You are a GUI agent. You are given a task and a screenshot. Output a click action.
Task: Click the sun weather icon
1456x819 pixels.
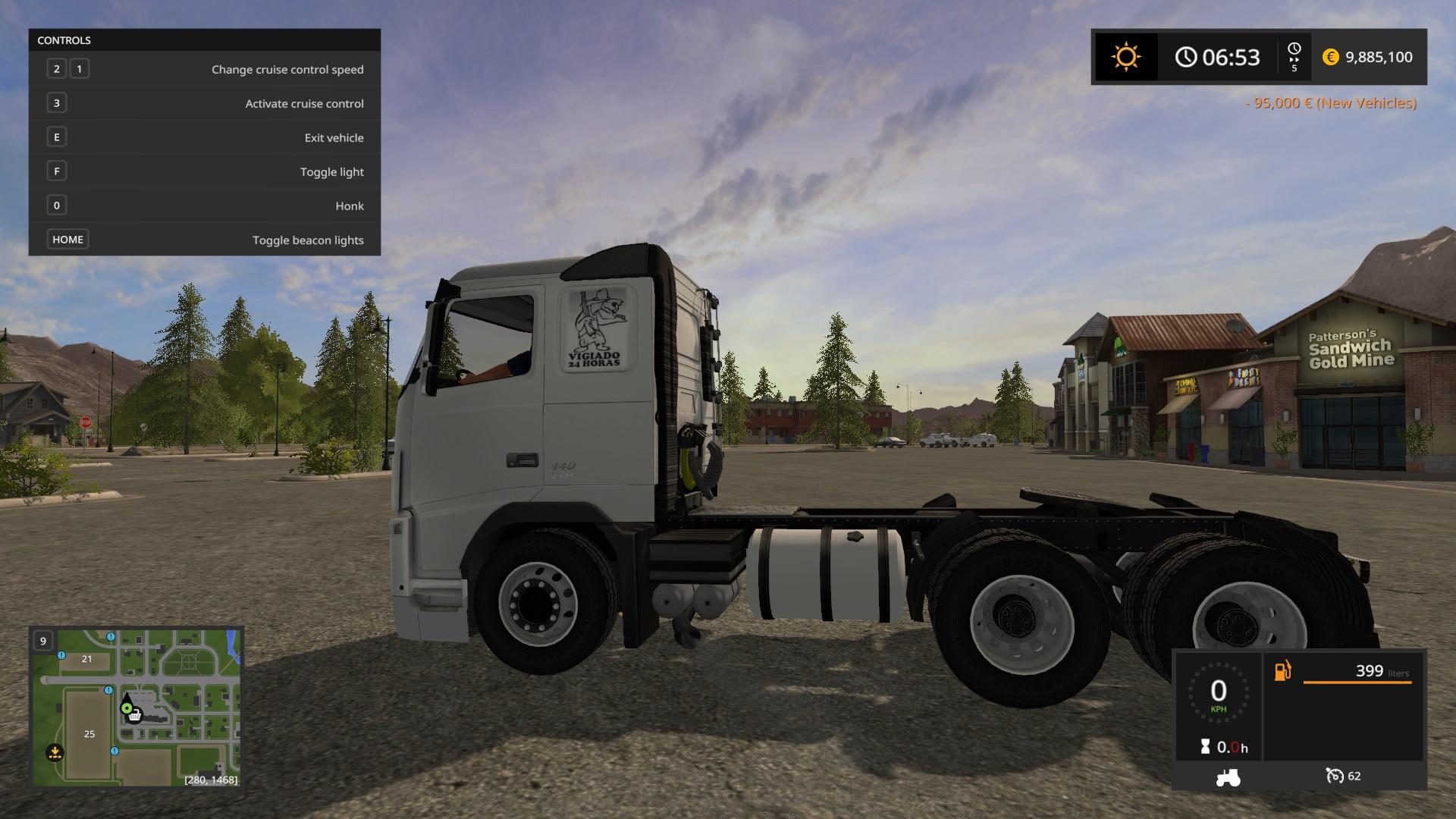point(1125,58)
